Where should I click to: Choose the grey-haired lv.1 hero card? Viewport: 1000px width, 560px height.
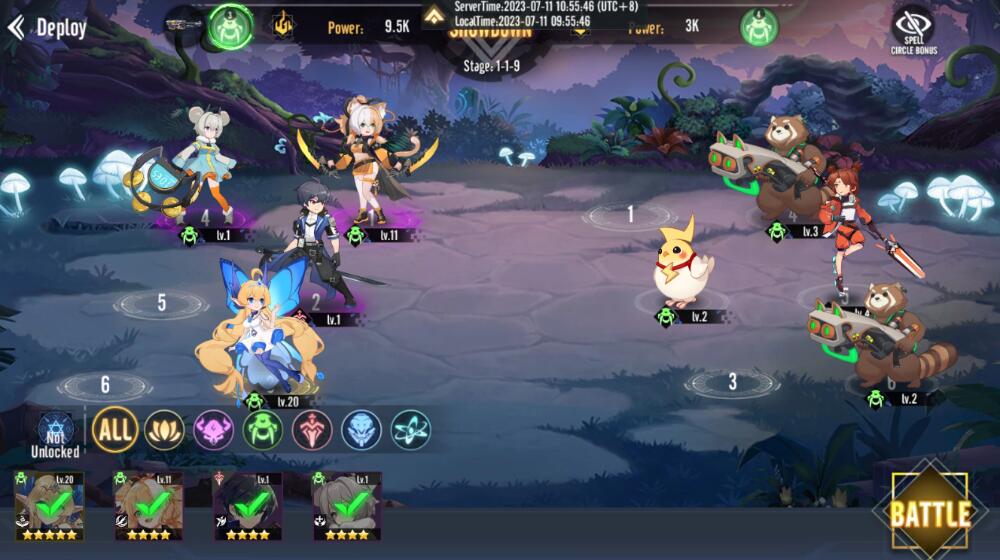346,506
